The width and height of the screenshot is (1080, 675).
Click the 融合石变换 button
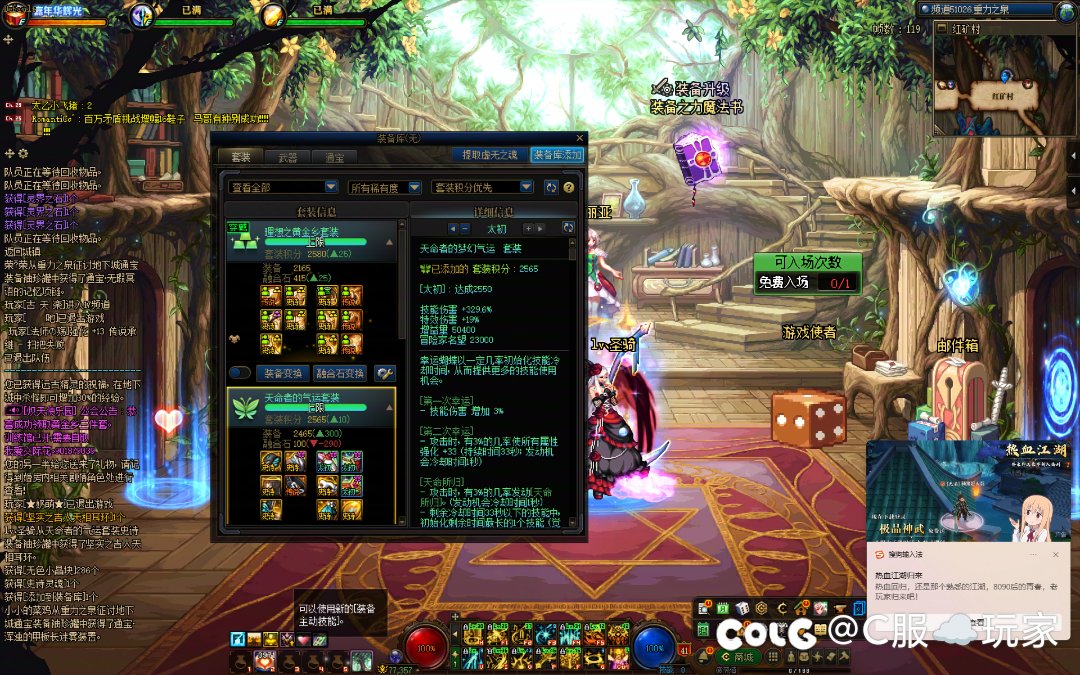pyautogui.click(x=342, y=373)
